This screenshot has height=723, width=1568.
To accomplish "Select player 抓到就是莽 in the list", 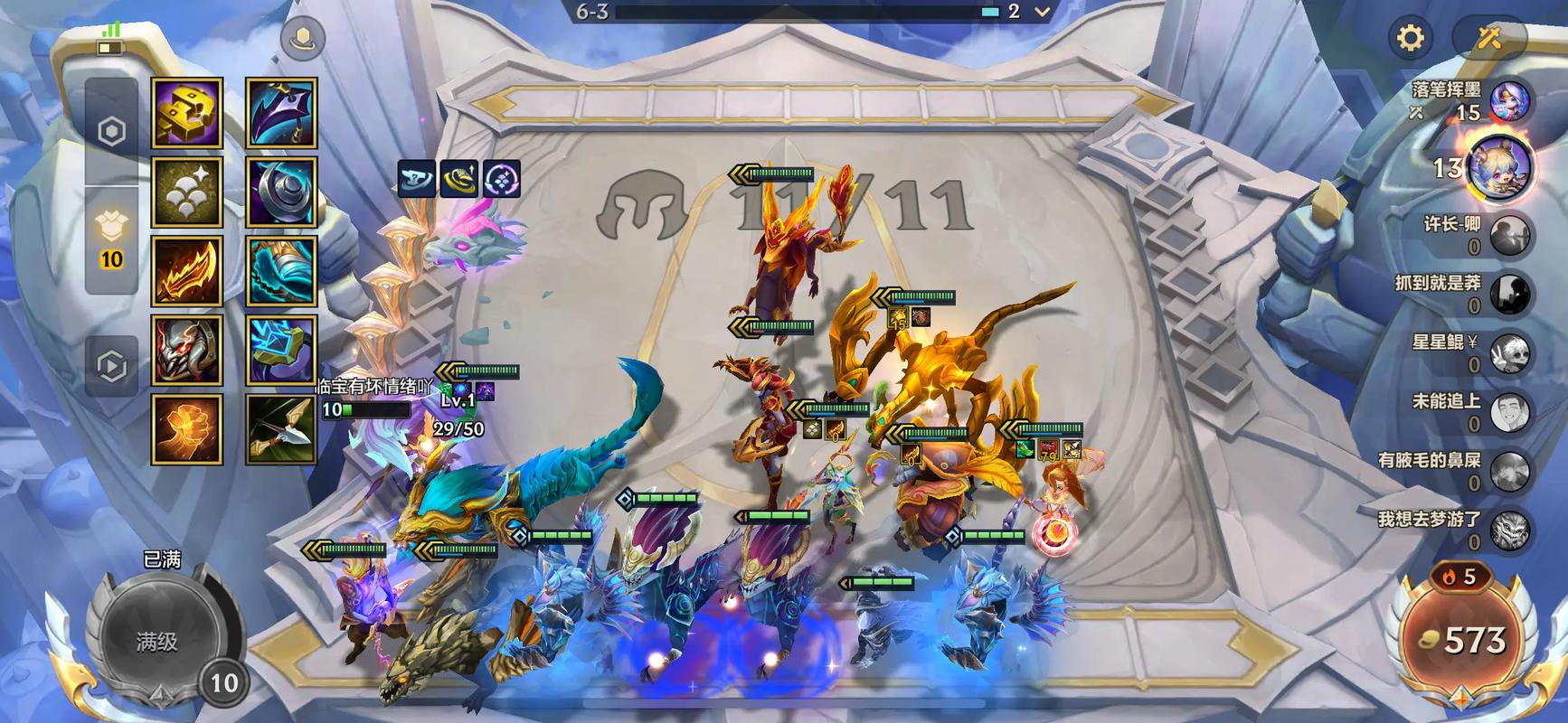I will pos(1508,293).
